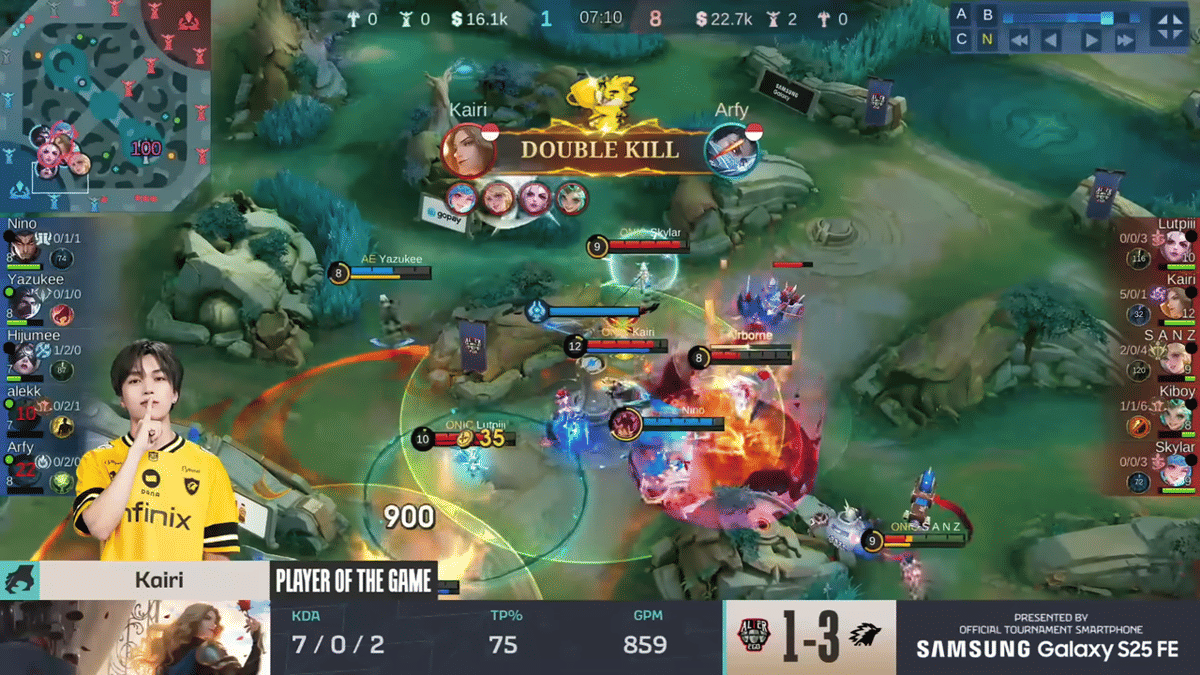Fast-forward with the double-right arrow
Image resolution: width=1200 pixels, height=675 pixels.
coord(1125,41)
